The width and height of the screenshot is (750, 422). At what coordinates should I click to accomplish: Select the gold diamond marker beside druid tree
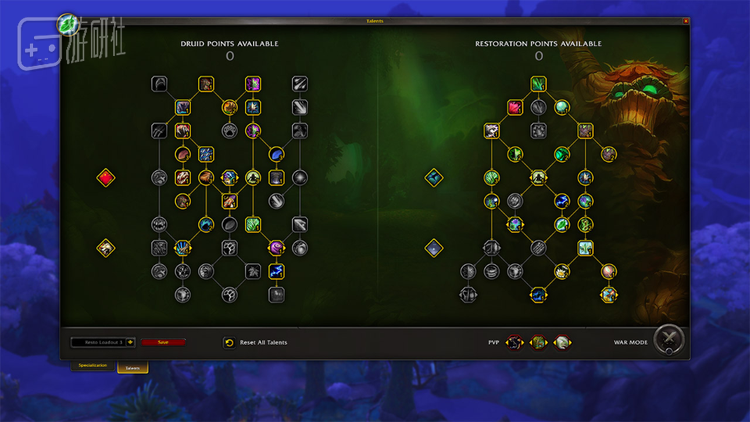[x=106, y=247]
